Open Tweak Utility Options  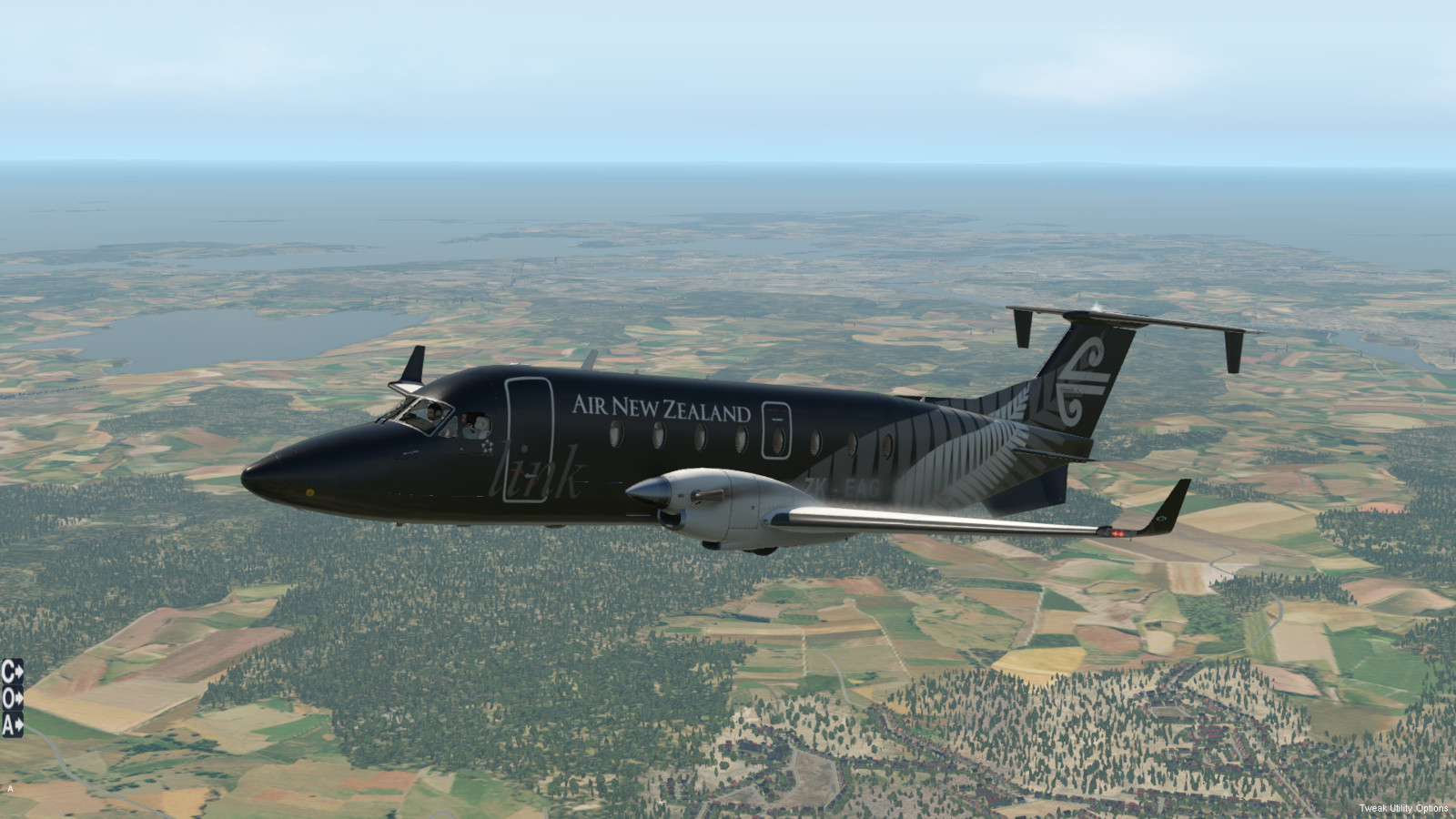pos(1403,808)
